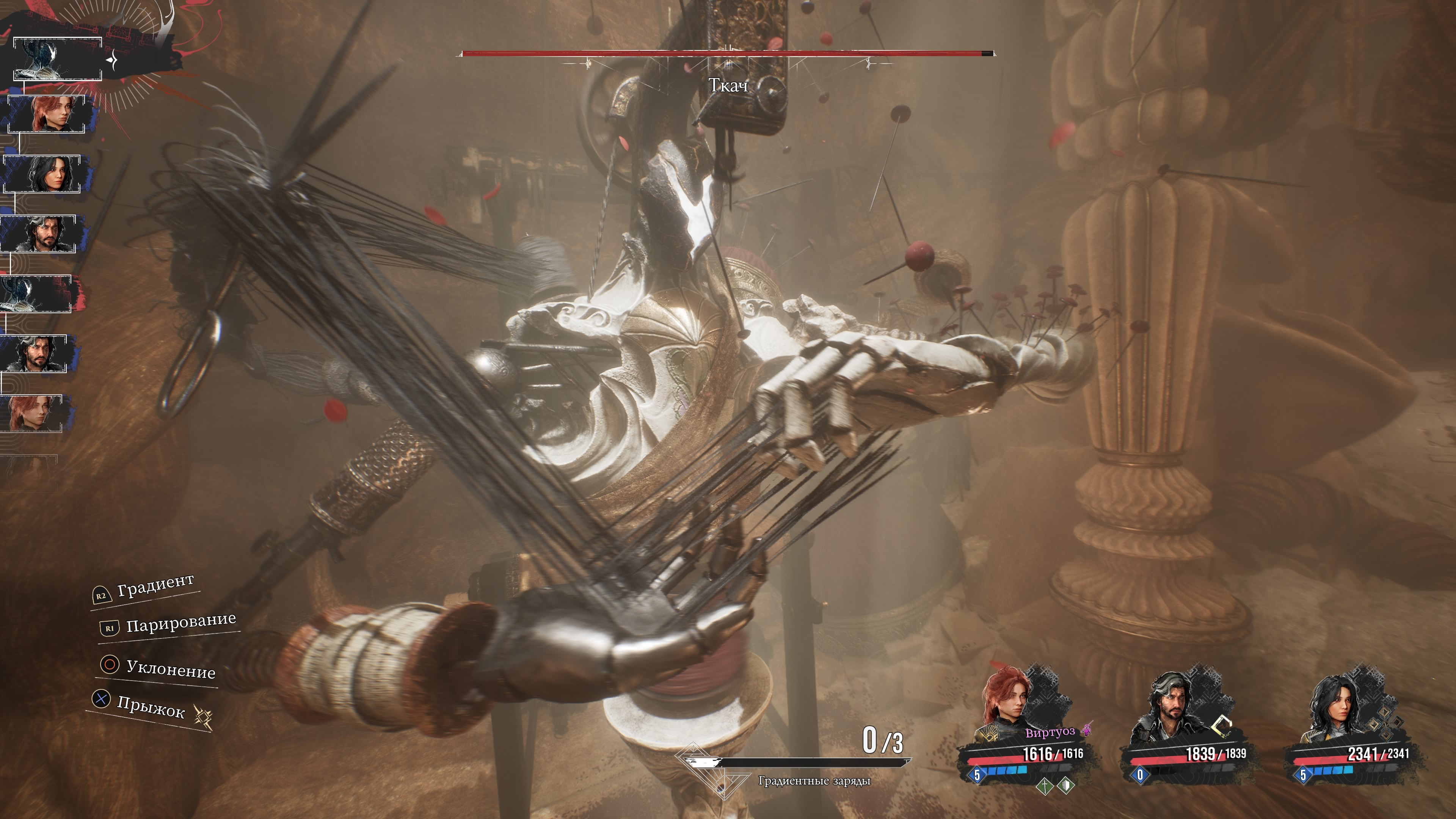Image resolution: width=1456 pixels, height=819 pixels.
Task: Click the active Ткач card with the star marker
Action: 58,59
